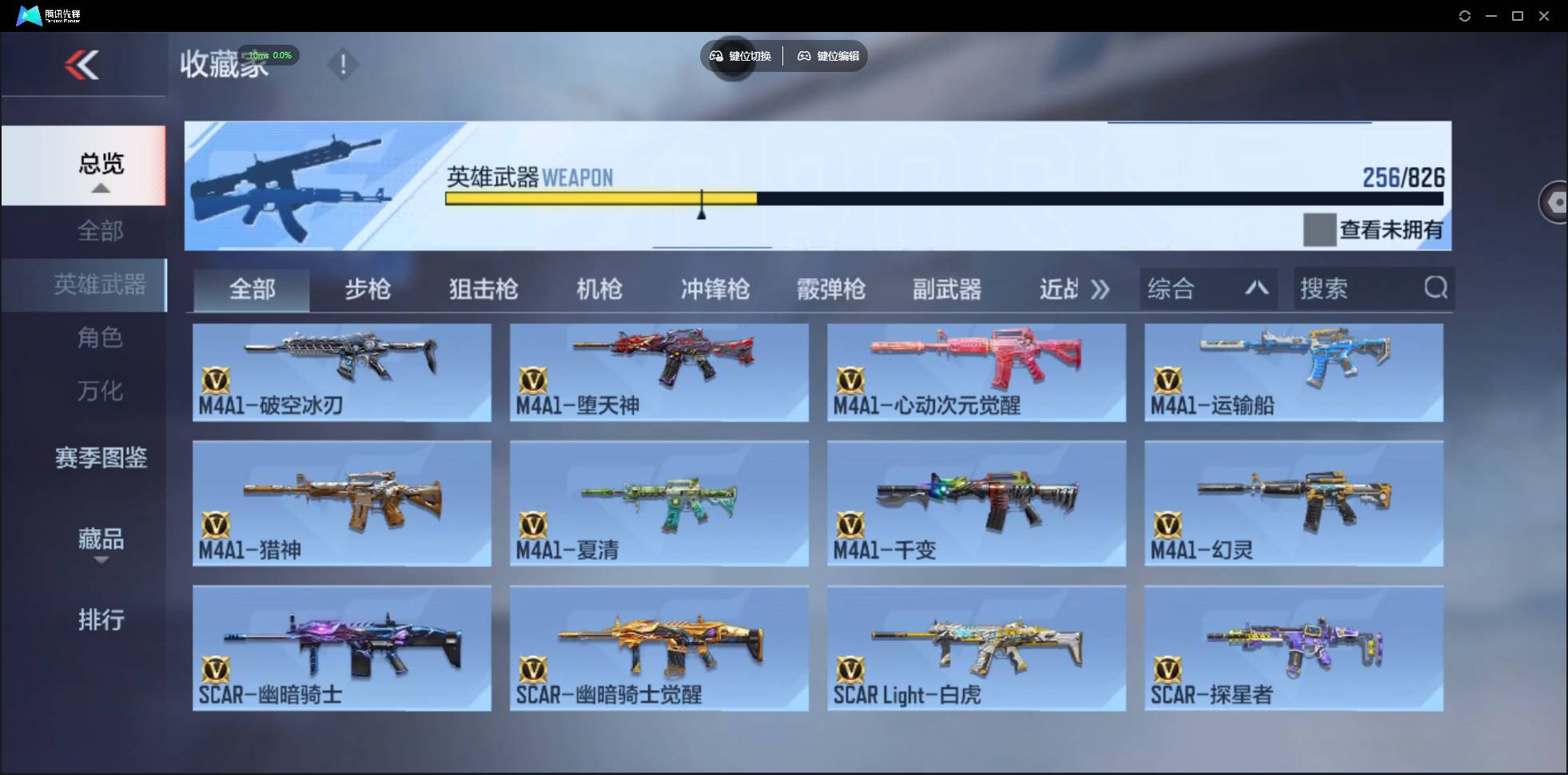Image resolution: width=1568 pixels, height=775 pixels.
Task: Collapse the 总览 section arrow
Action: (x=100, y=187)
